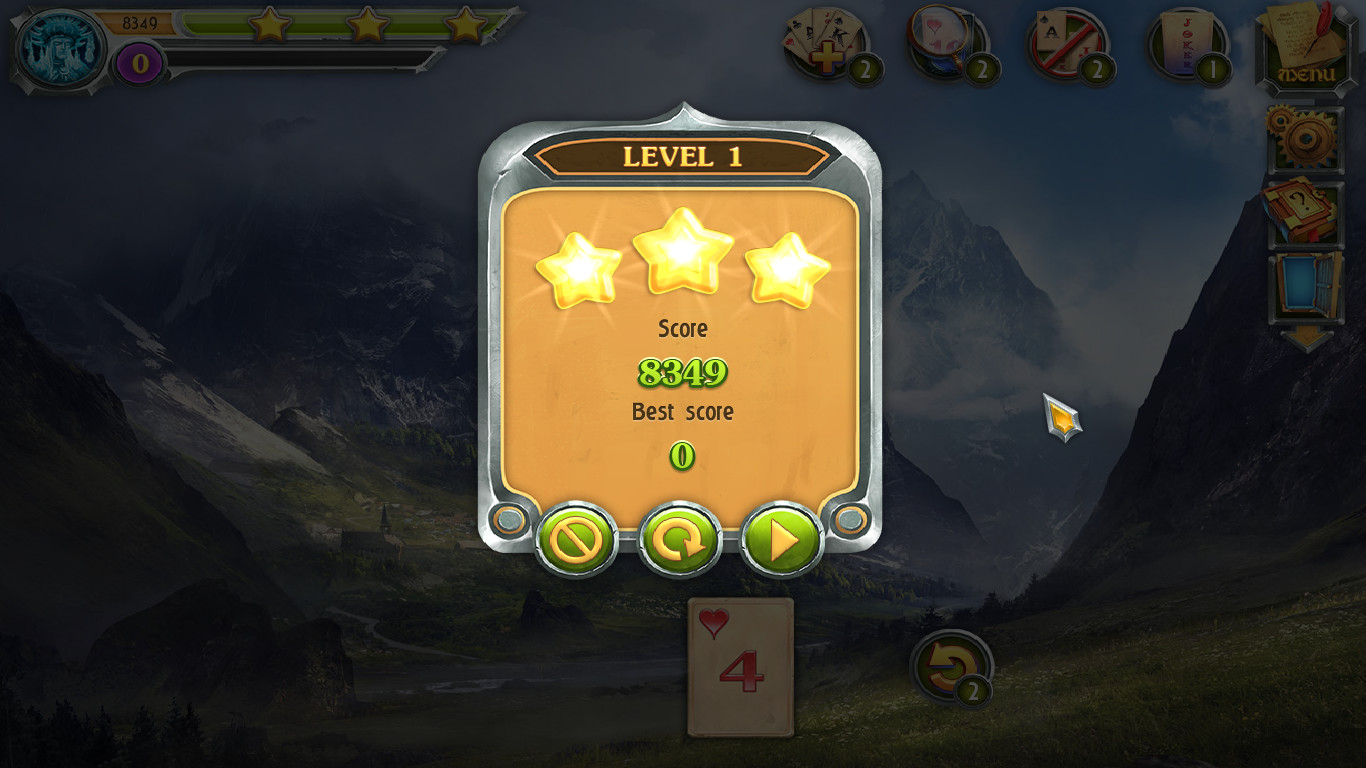Image resolution: width=1366 pixels, height=768 pixels.
Task: Select the four of hearts card
Action: [740, 668]
